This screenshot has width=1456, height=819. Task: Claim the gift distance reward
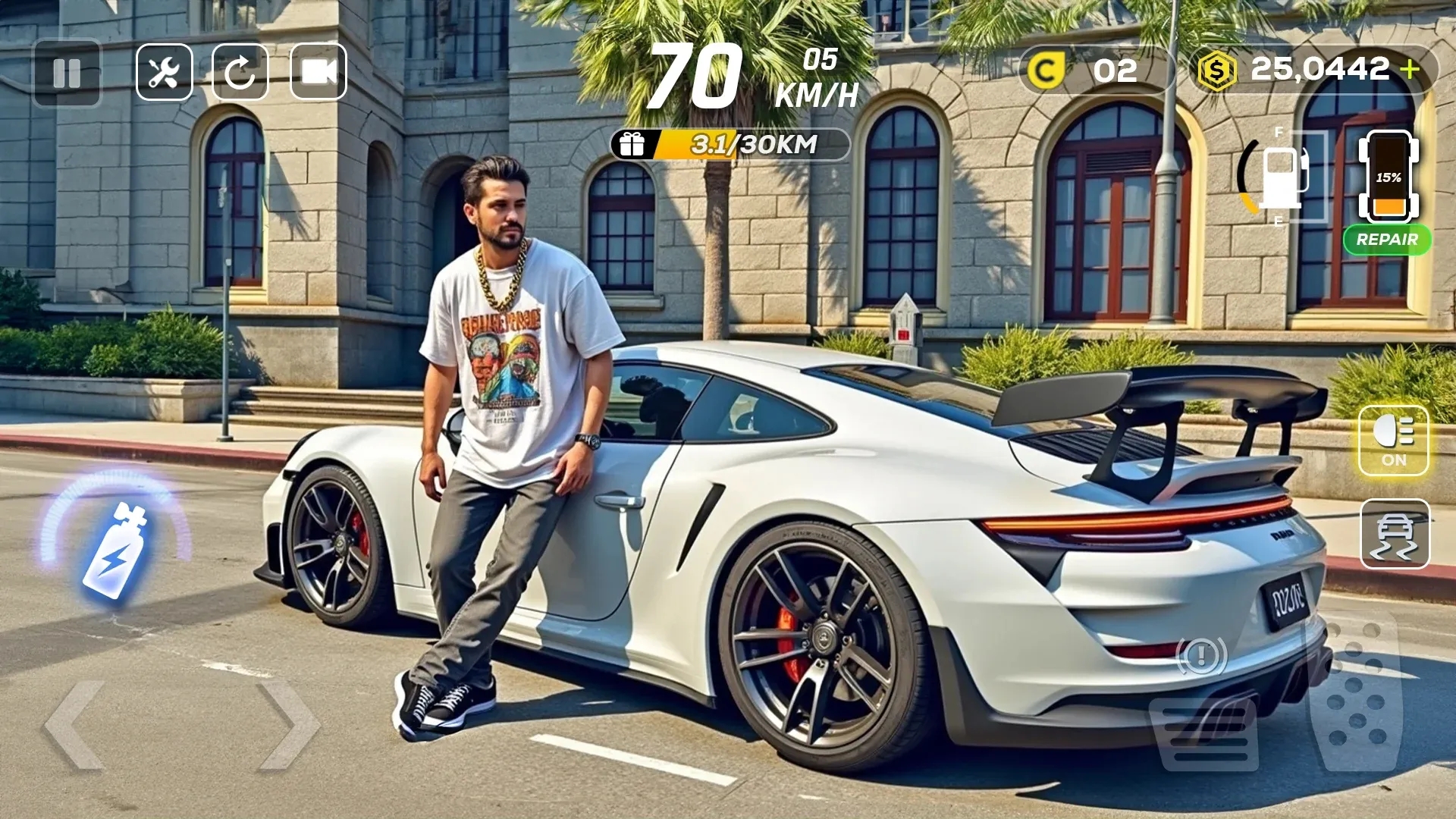(x=632, y=144)
